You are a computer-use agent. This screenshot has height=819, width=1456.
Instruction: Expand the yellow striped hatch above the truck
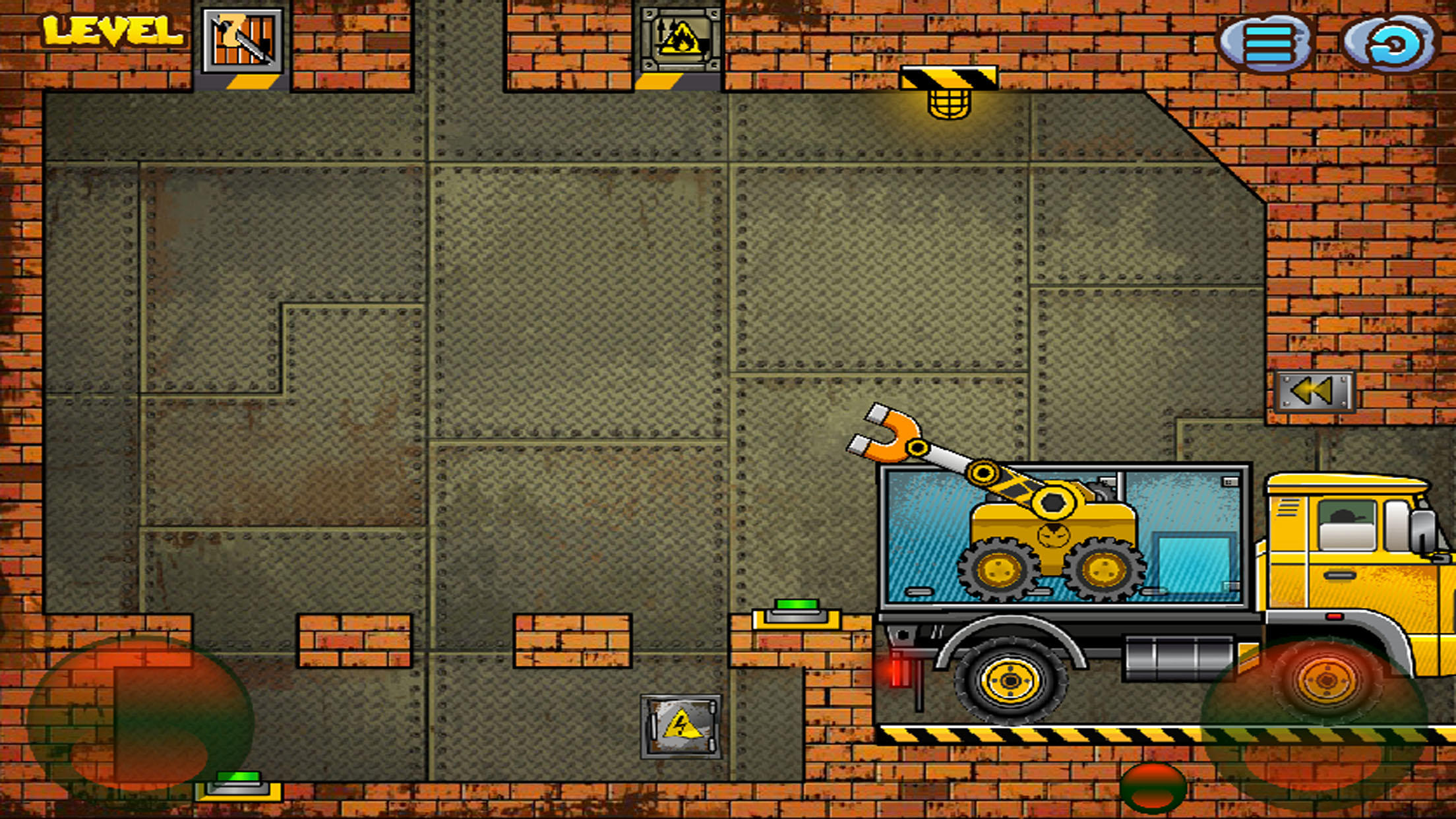click(x=948, y=76)
